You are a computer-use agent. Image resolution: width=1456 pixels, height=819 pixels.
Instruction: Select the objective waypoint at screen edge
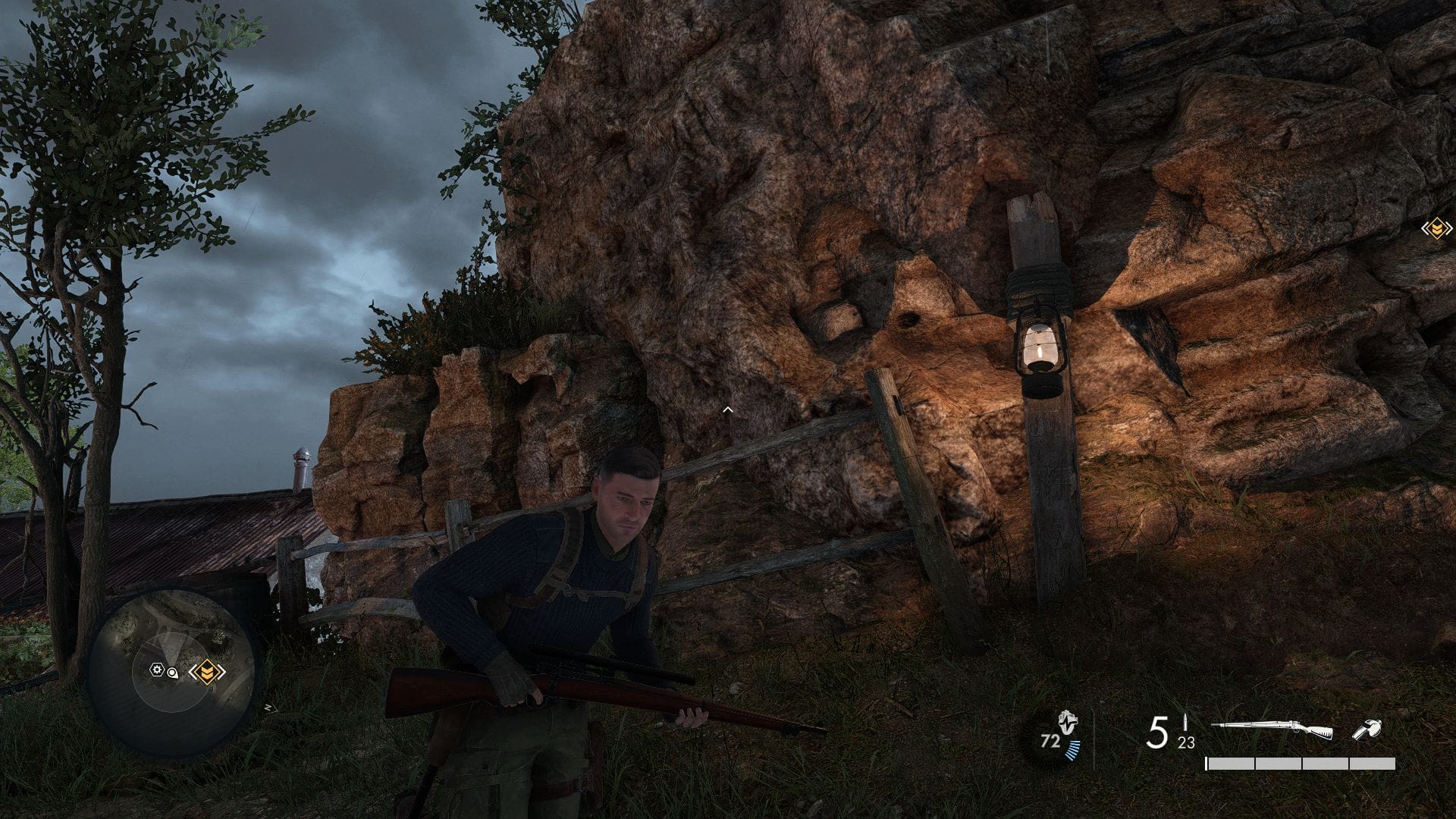pos(1436,227)
